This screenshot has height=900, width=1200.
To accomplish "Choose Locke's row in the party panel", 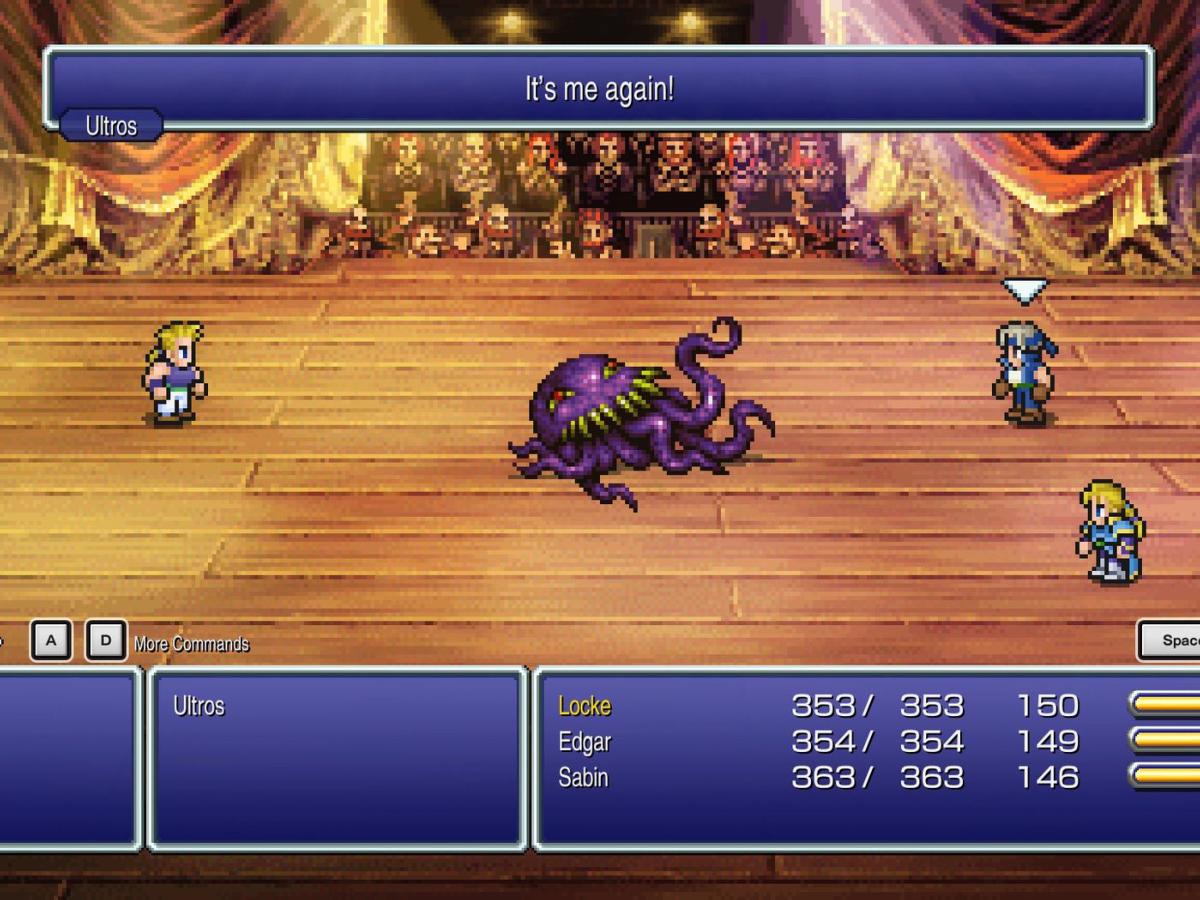I will (x=584, y=706).
